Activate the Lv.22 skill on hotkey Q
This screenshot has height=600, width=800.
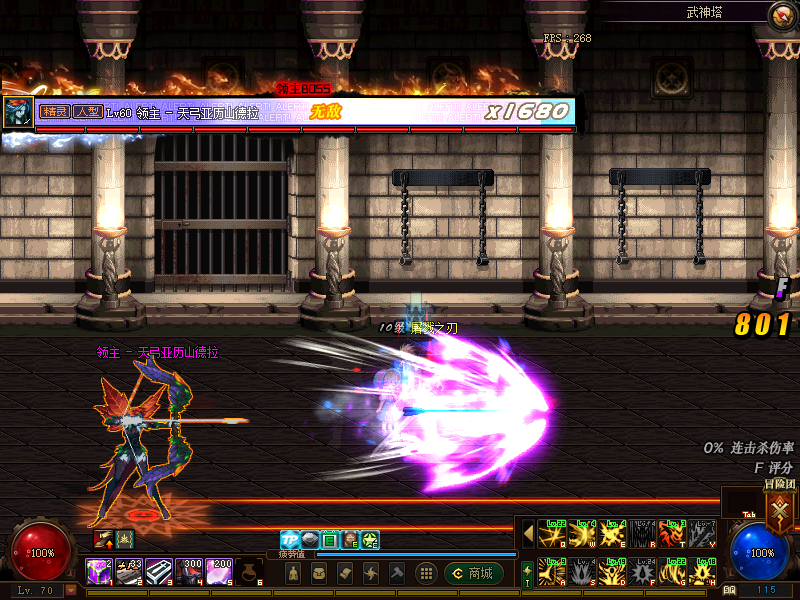(x=553, y=533)
